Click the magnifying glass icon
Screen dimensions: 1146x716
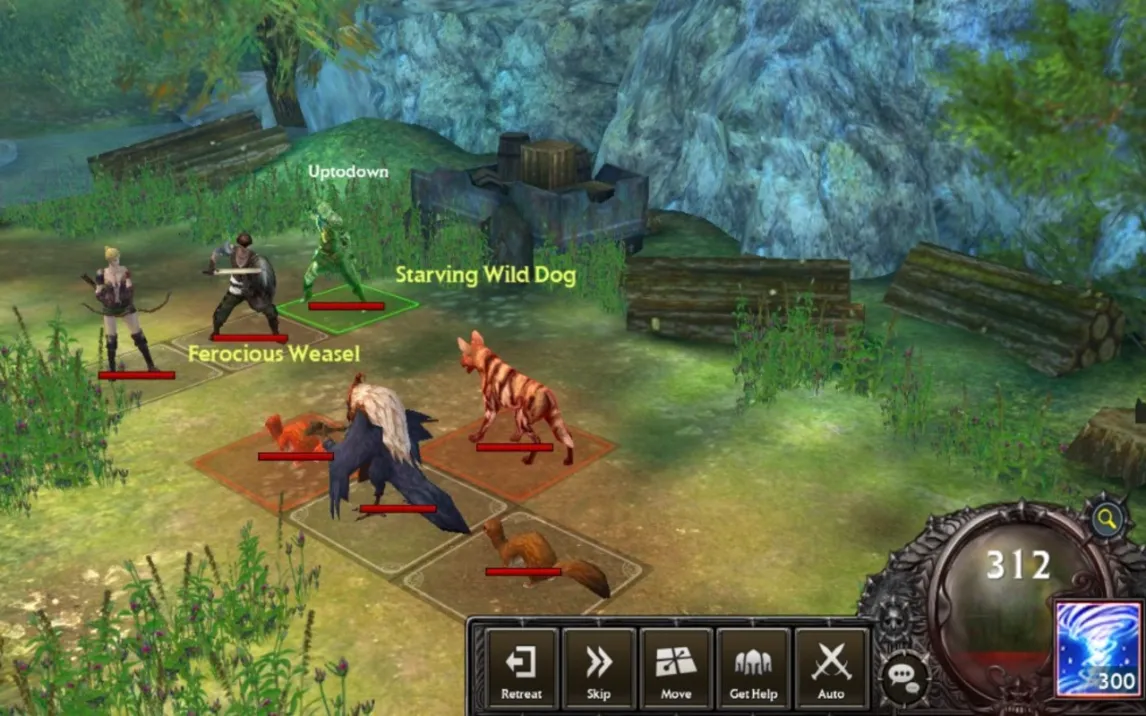point(1106,518)
